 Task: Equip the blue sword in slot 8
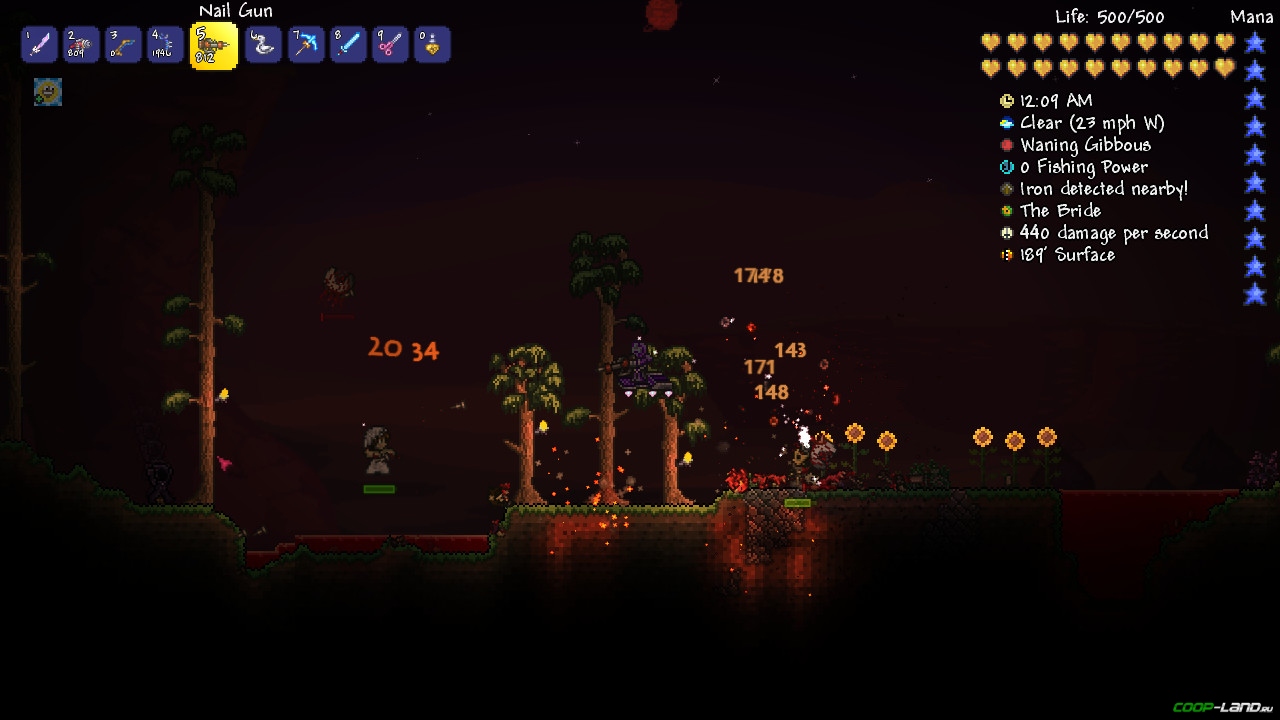[347, 45]
